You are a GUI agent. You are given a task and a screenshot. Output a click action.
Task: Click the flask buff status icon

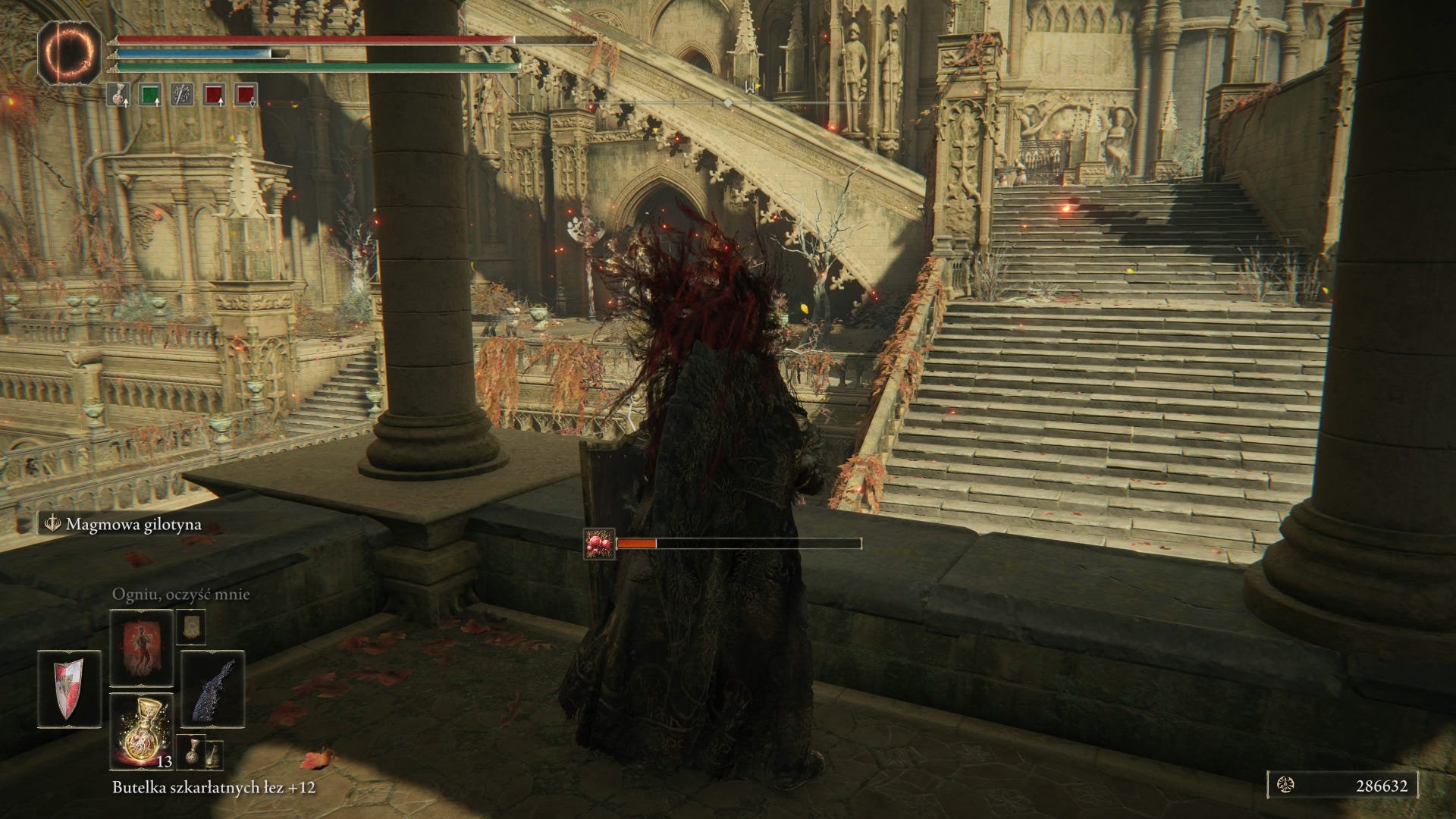tap(118, 94)
